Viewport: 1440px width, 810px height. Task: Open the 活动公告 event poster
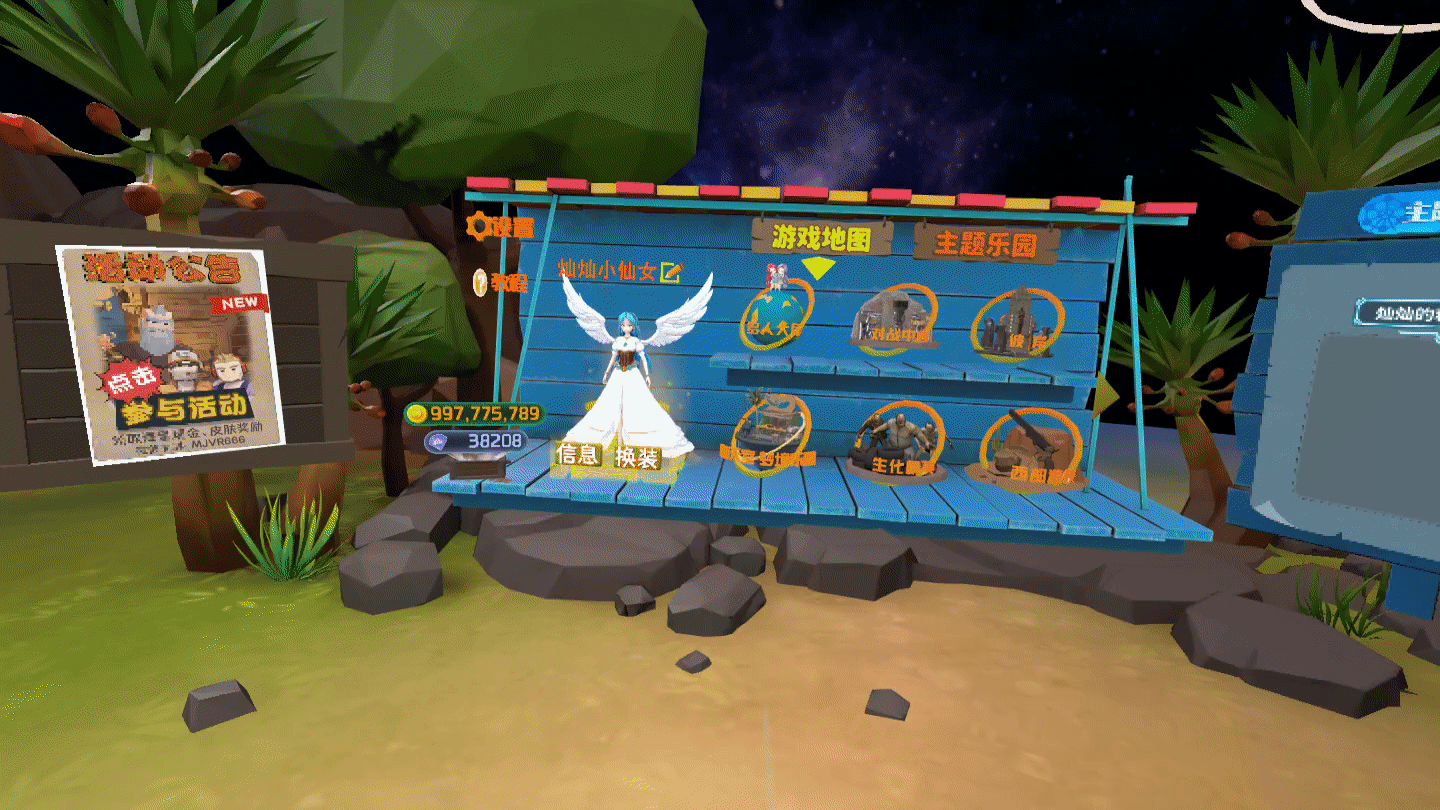170,355
